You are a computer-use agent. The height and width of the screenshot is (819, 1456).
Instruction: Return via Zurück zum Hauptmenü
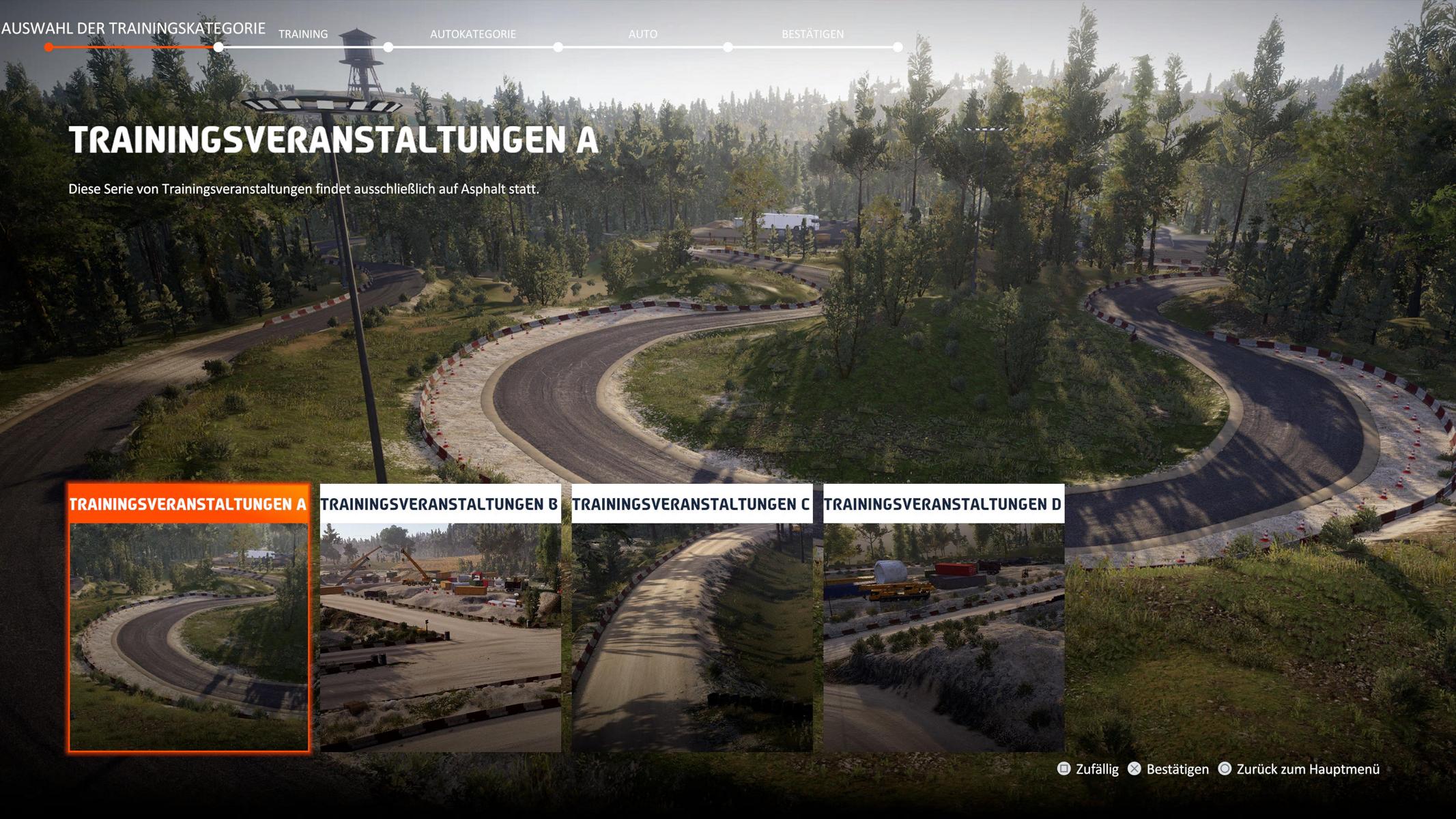click(x=1299, y=769)
